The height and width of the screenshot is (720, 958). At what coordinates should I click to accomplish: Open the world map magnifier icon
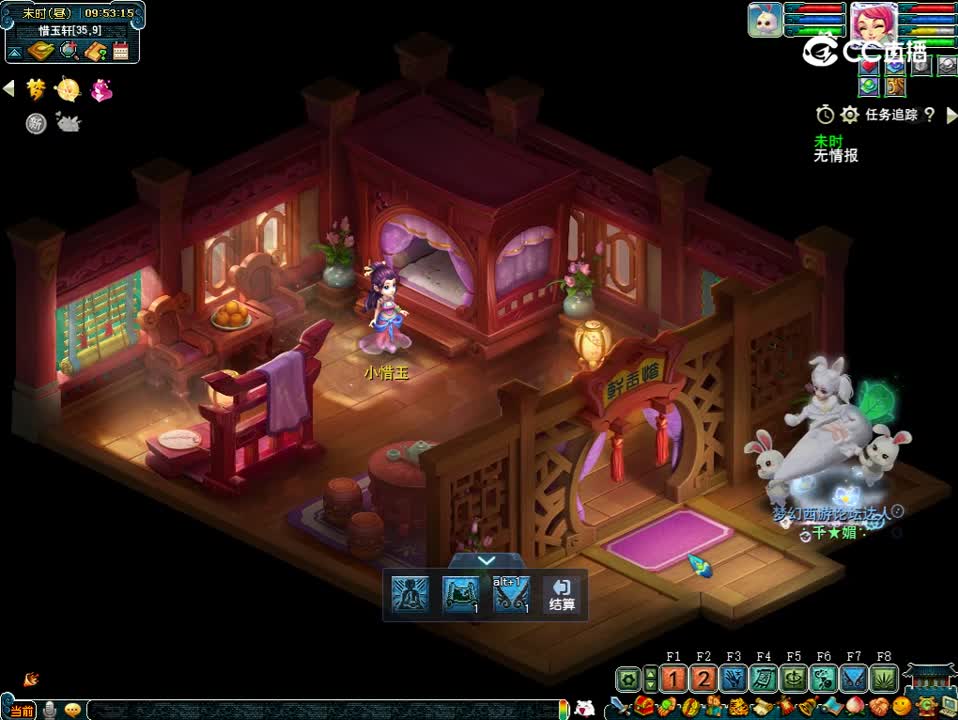pos(68,51)
